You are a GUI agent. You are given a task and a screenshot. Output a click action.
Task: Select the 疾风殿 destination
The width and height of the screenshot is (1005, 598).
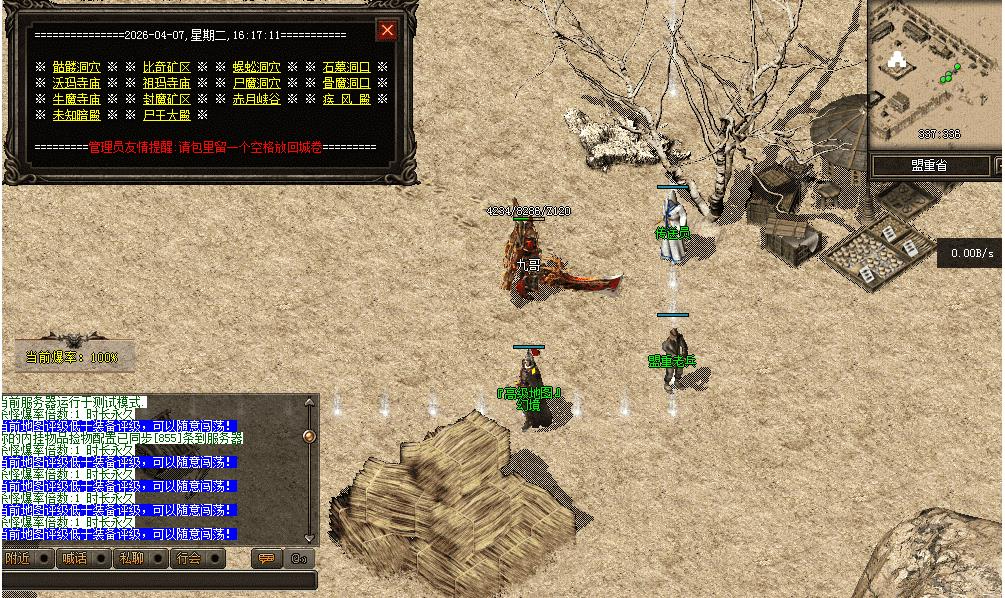pos(346,99)
